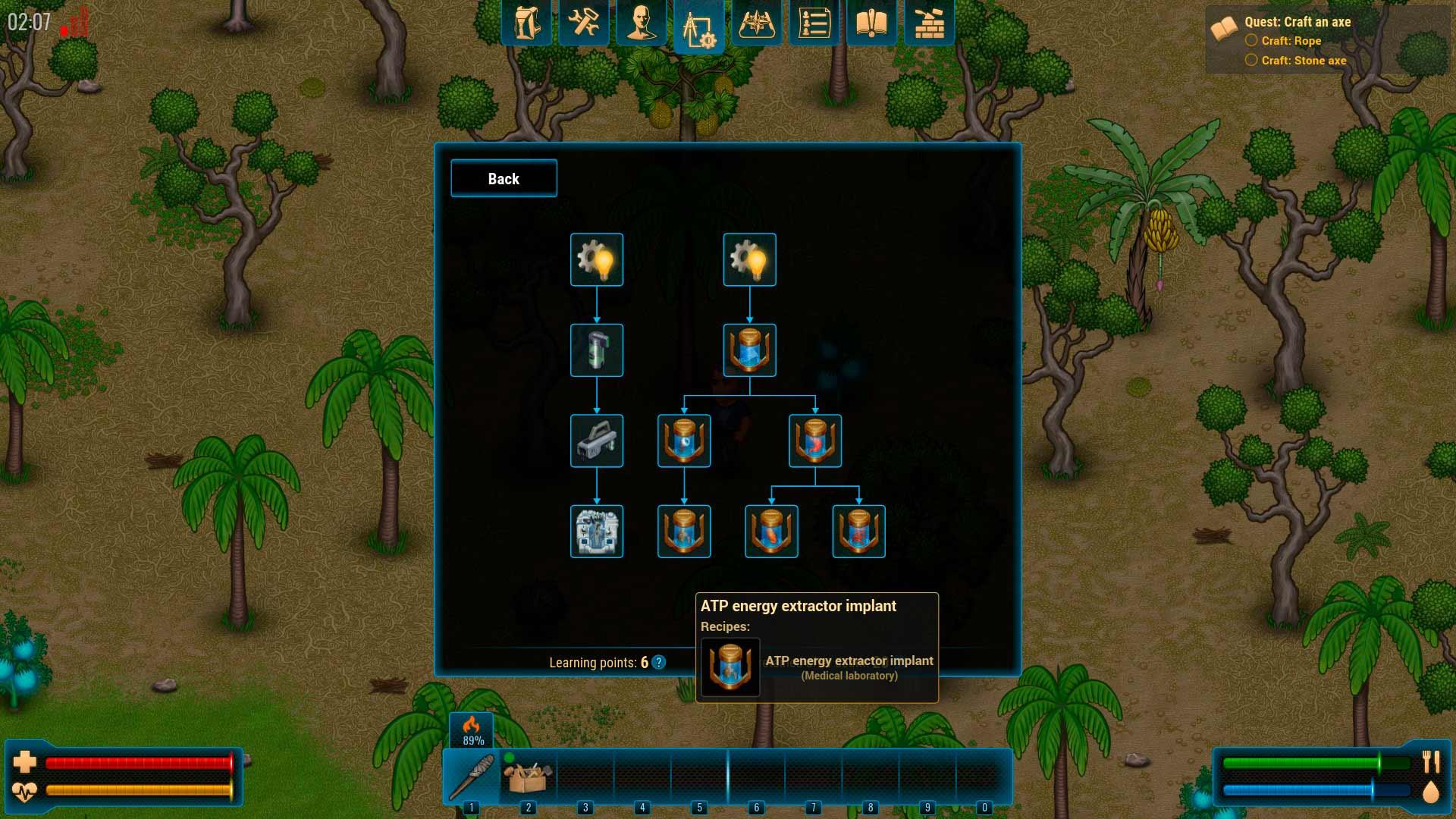Select the technologies compass-and-gear tab

699,27
